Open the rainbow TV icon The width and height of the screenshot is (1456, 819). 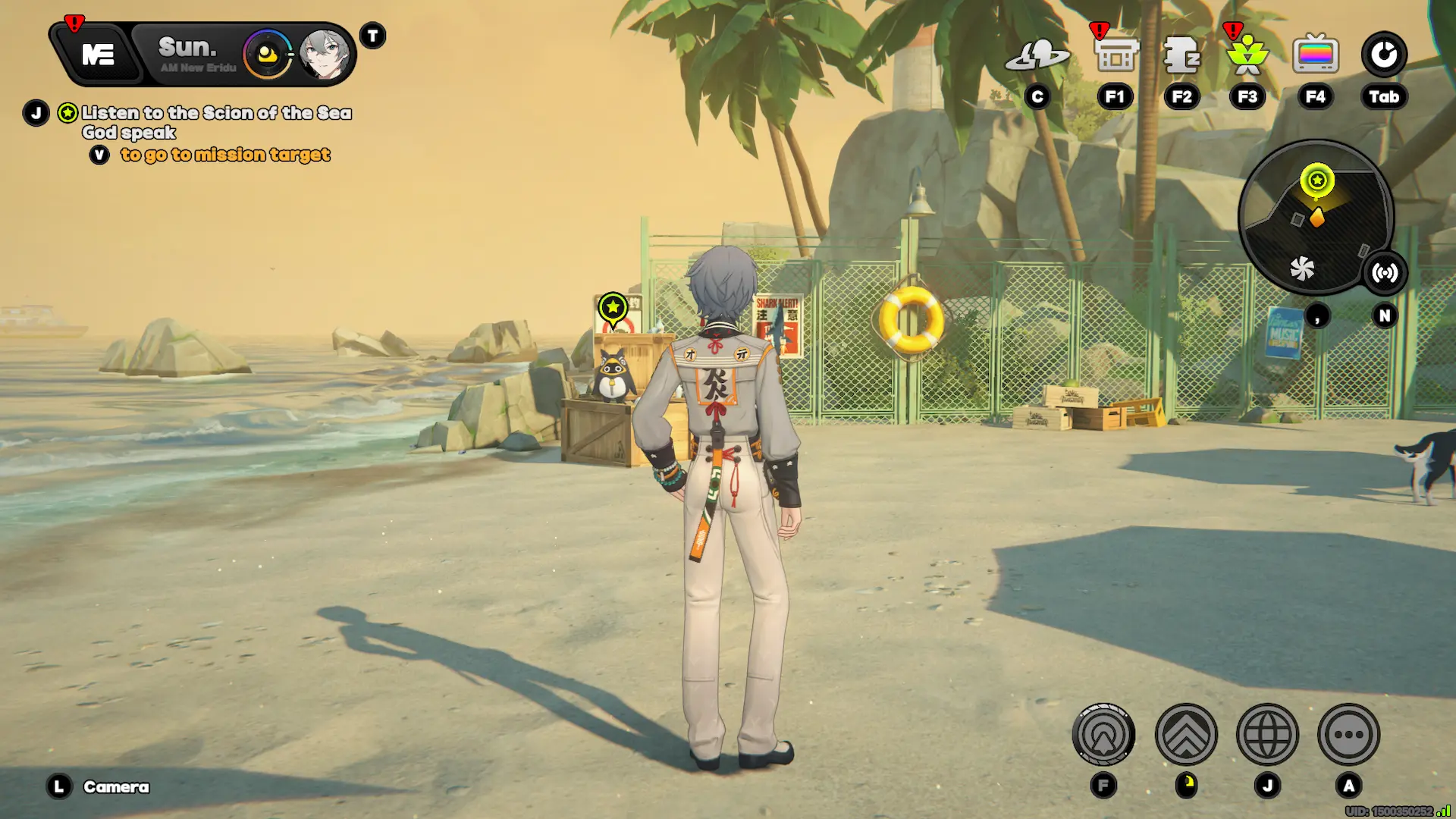pos(1315,55)
